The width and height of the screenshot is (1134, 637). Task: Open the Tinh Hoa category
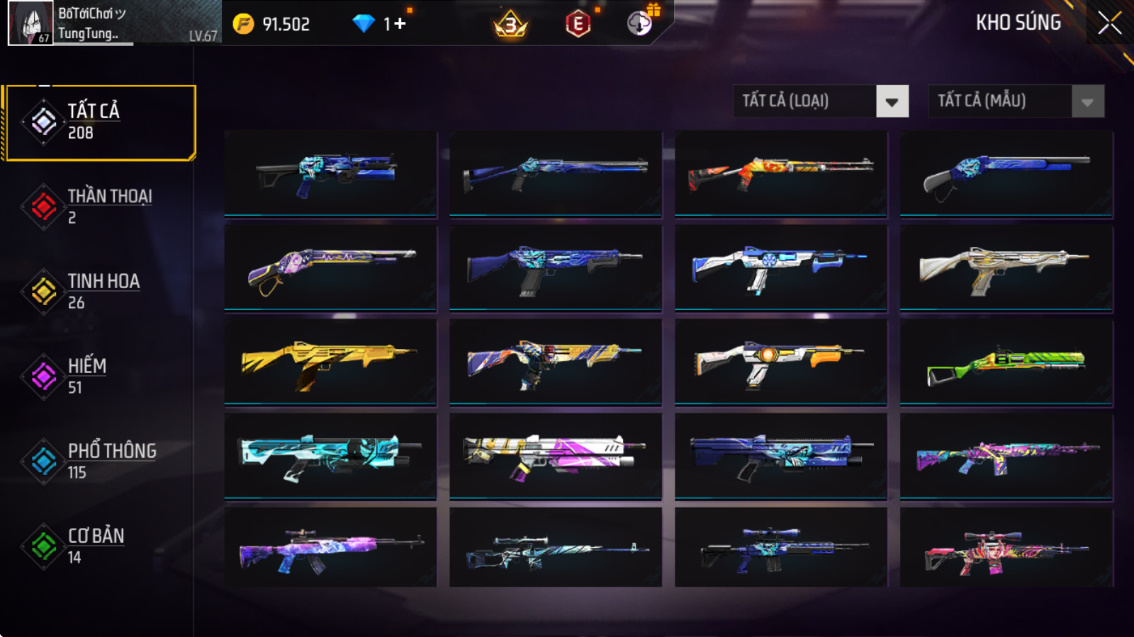tap(99, 291)
